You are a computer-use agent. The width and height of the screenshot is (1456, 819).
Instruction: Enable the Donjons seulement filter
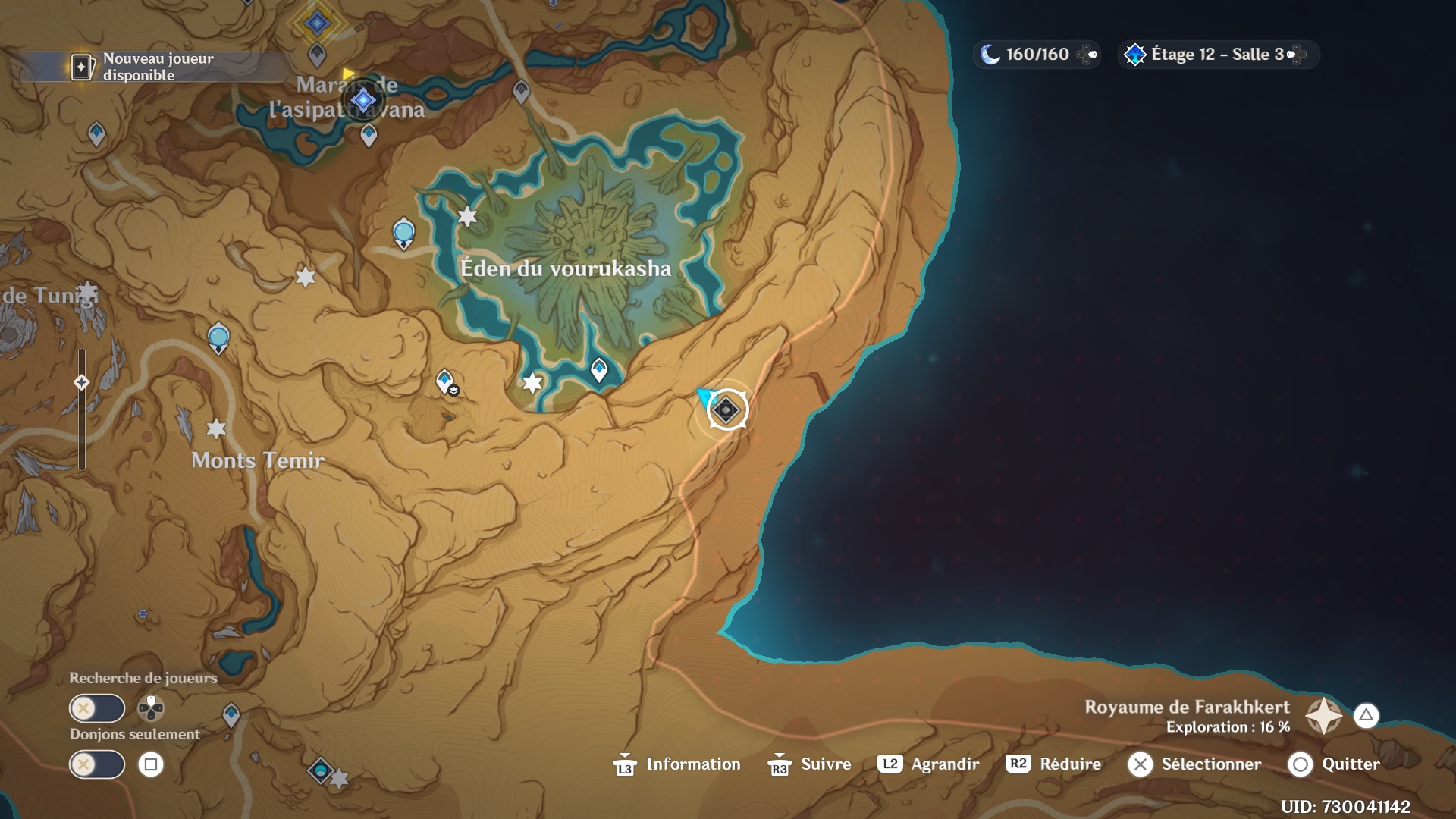96,764
